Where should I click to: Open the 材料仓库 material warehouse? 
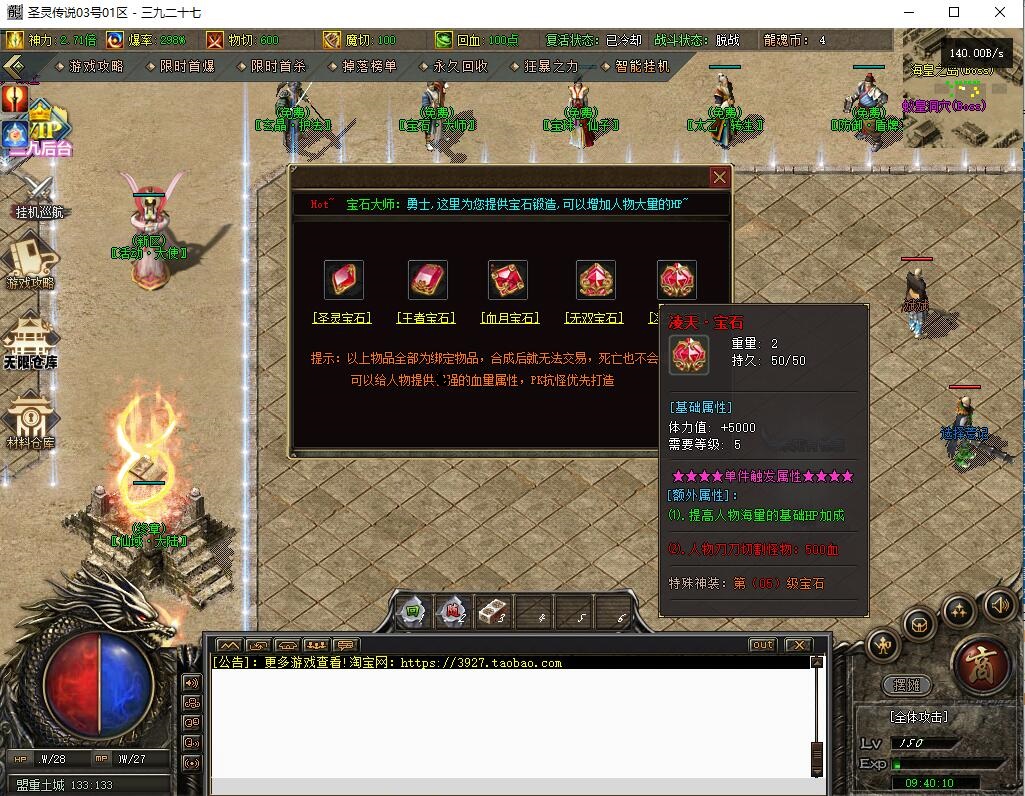[x=30, y=420]
